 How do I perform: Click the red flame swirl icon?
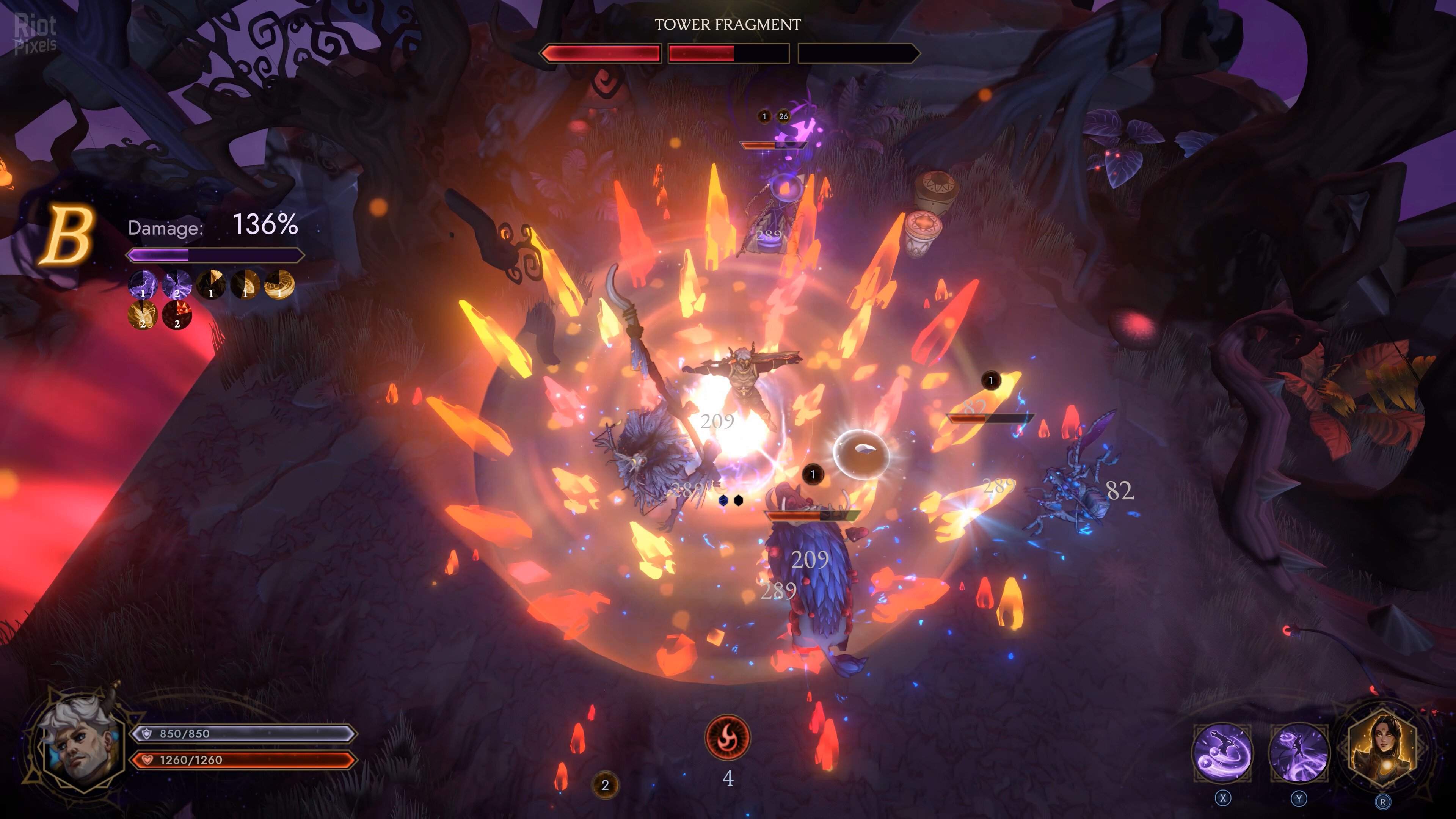[x=728, y=737]
